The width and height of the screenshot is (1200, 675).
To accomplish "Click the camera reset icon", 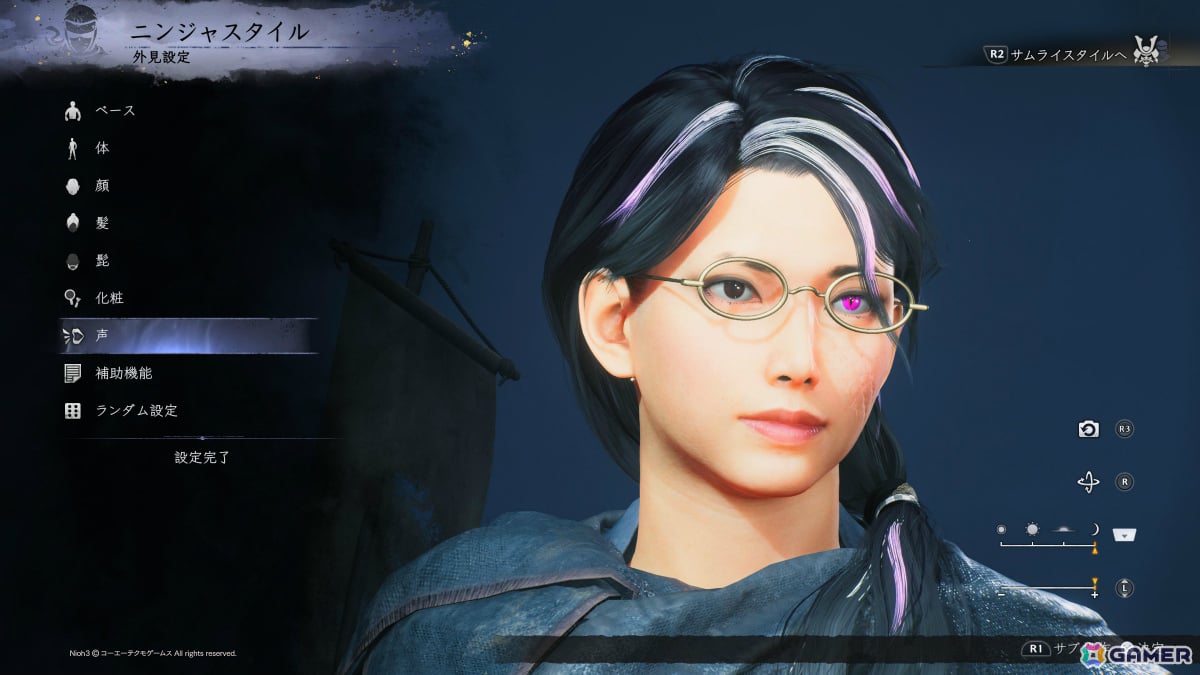I will pos(1088,429).
